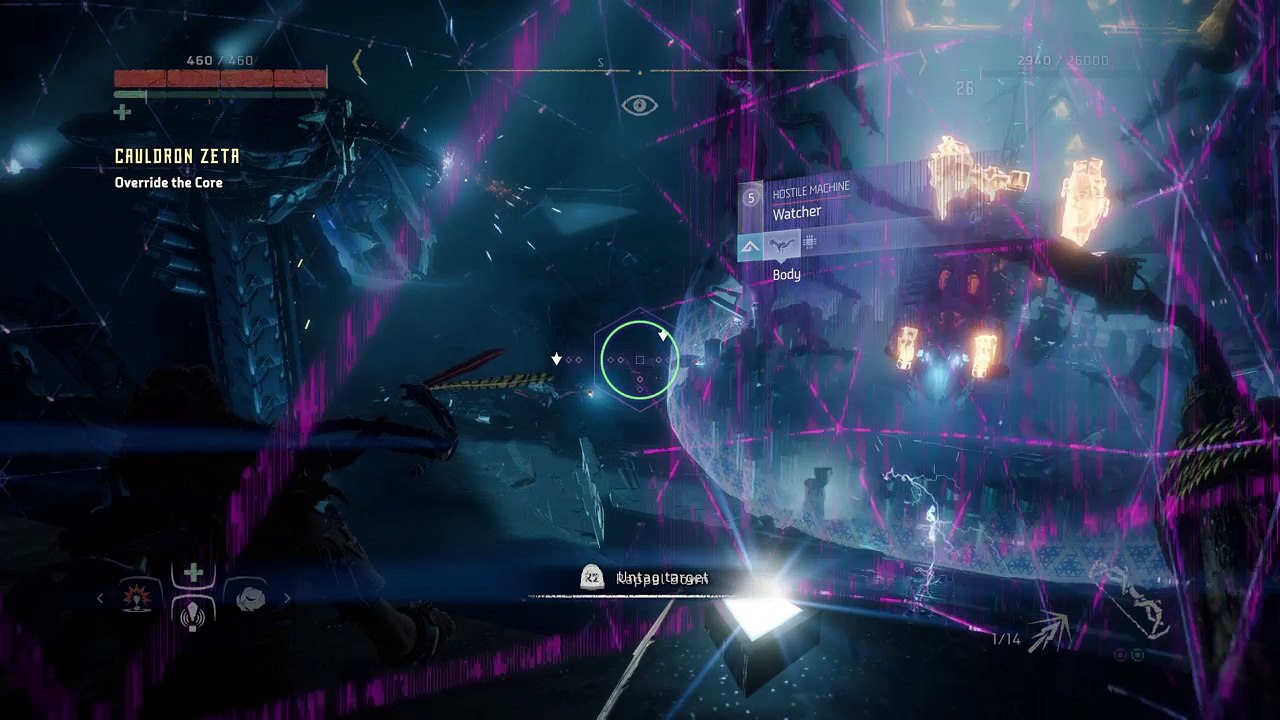Select the rock throwable slot
This screenshot has width=1280, height=720.
tap(251, 599)
